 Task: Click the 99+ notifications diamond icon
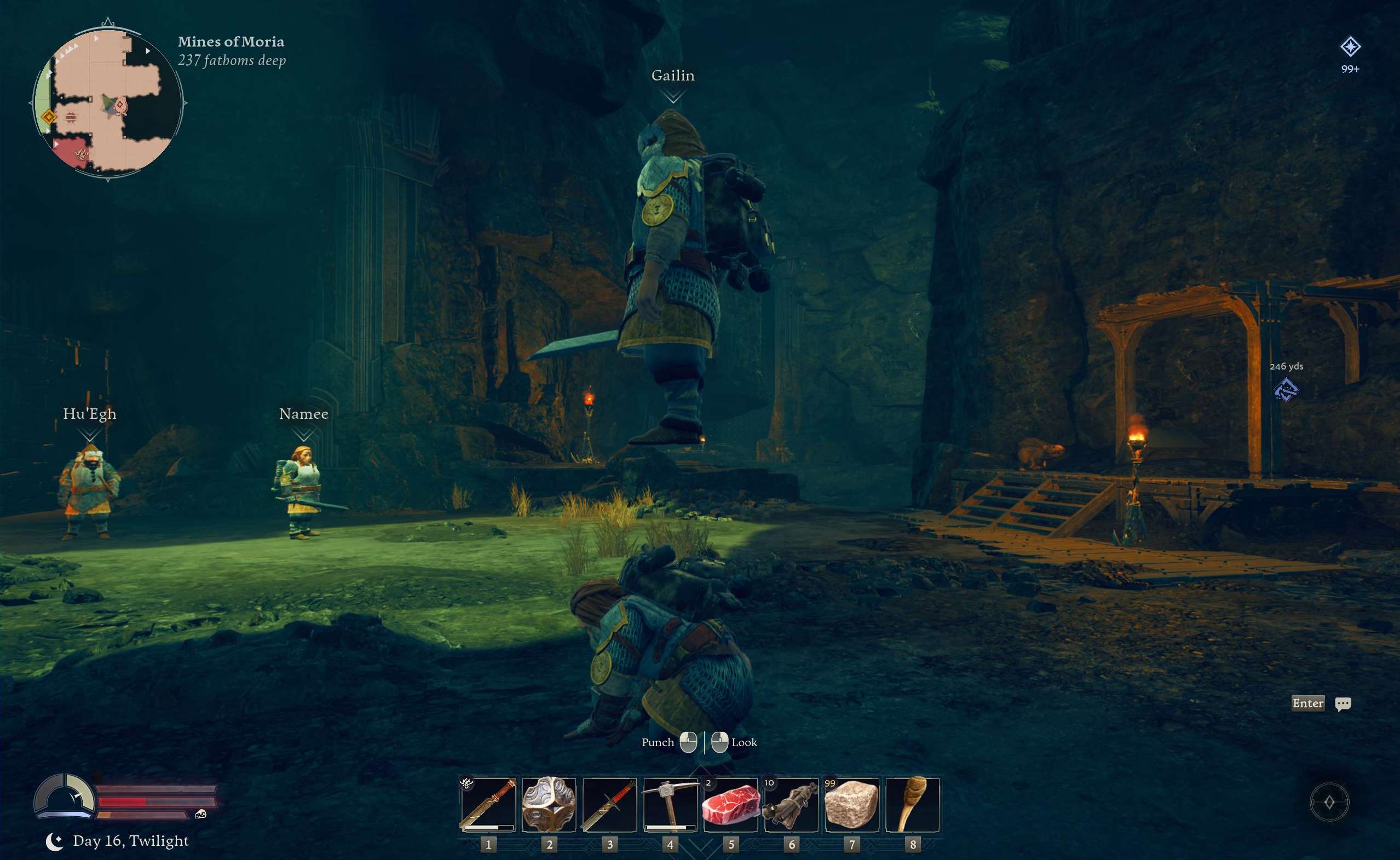1351,47
